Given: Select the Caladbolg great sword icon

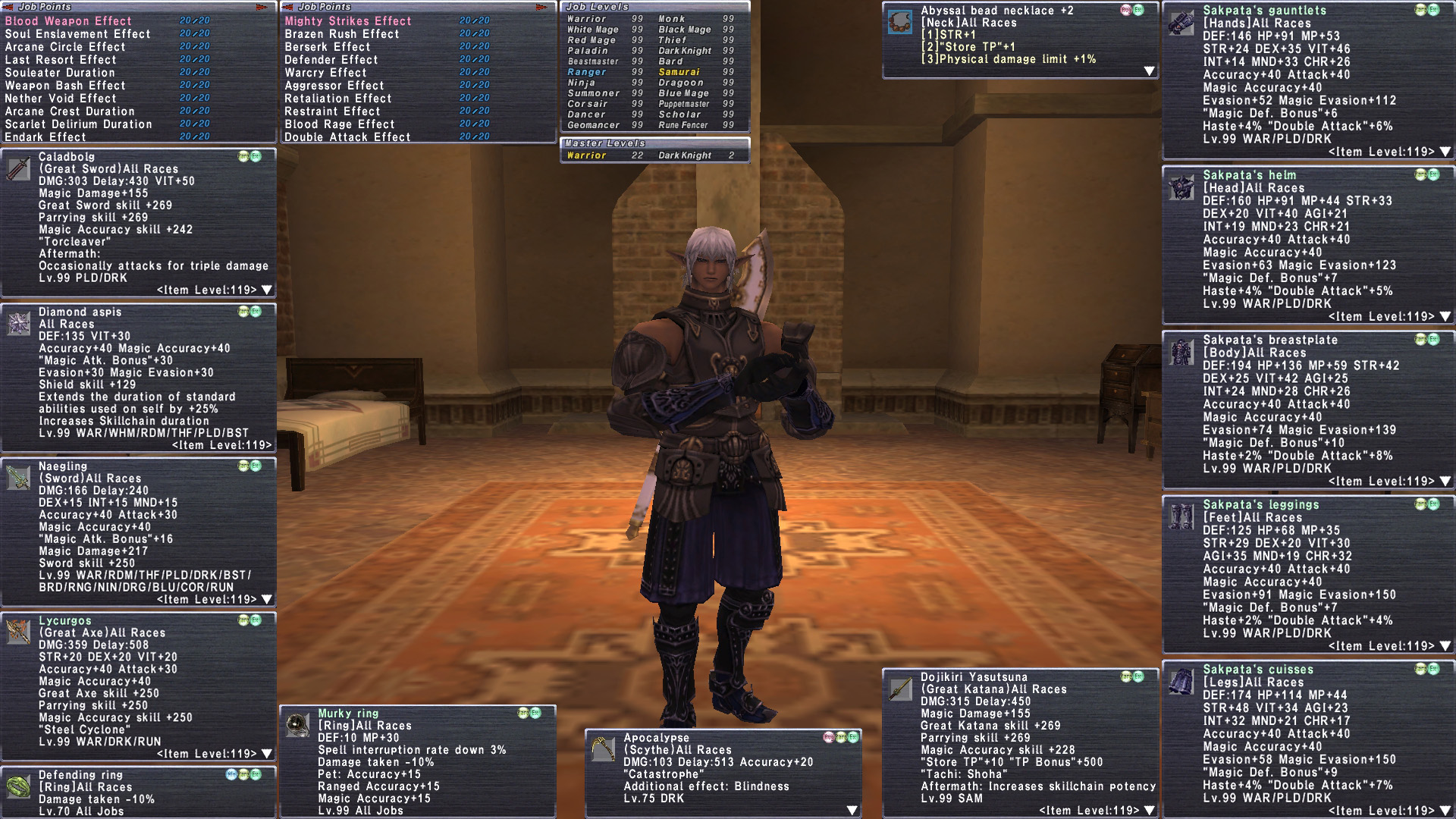Looking at the screenshot, I should [x=18, y=169].
